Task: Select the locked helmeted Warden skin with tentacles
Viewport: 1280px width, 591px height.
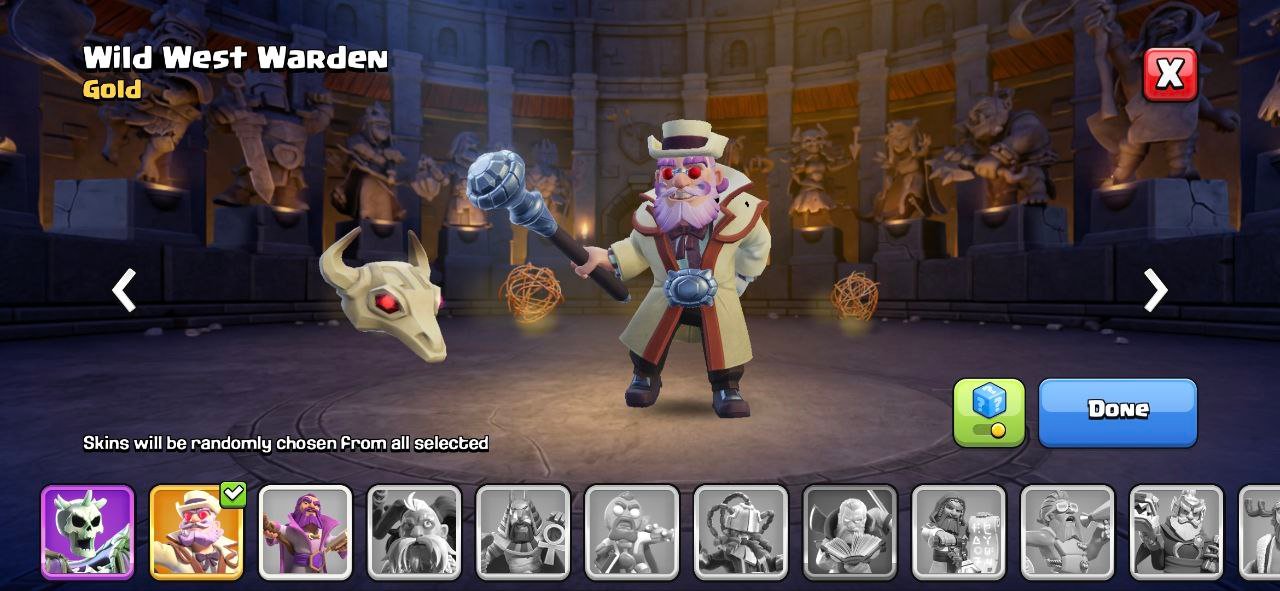Action: click(x=741, y=532)
